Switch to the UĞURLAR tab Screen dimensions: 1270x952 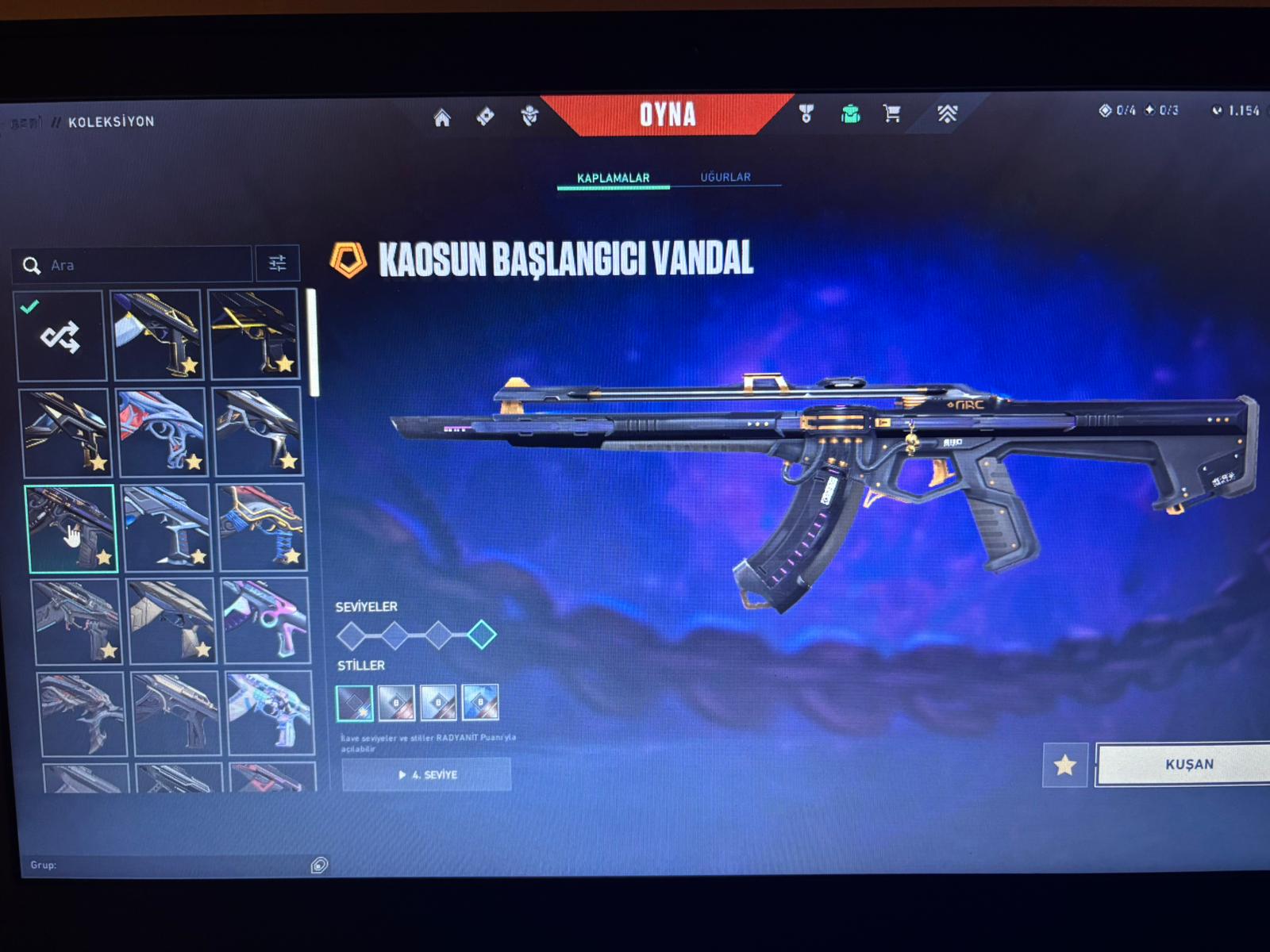(725, 177)
